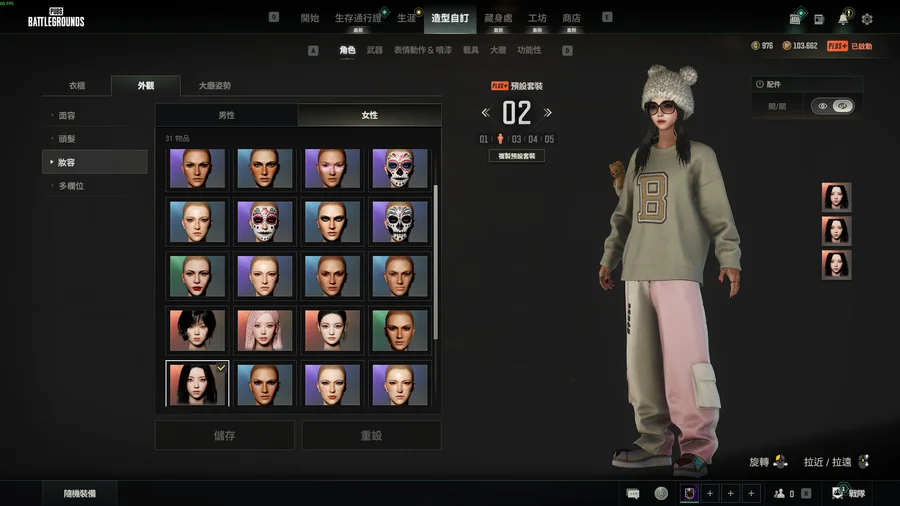This screenshot has width=900, height=506.
Task: Choose the 面容 face category
Action: point(68,116)
